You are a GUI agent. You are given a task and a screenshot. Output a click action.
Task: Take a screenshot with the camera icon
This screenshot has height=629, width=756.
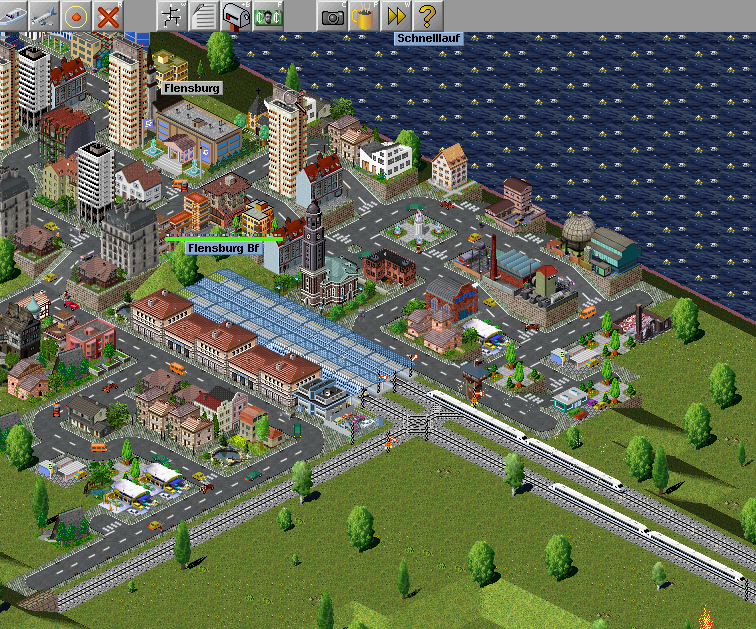point(333,15)
